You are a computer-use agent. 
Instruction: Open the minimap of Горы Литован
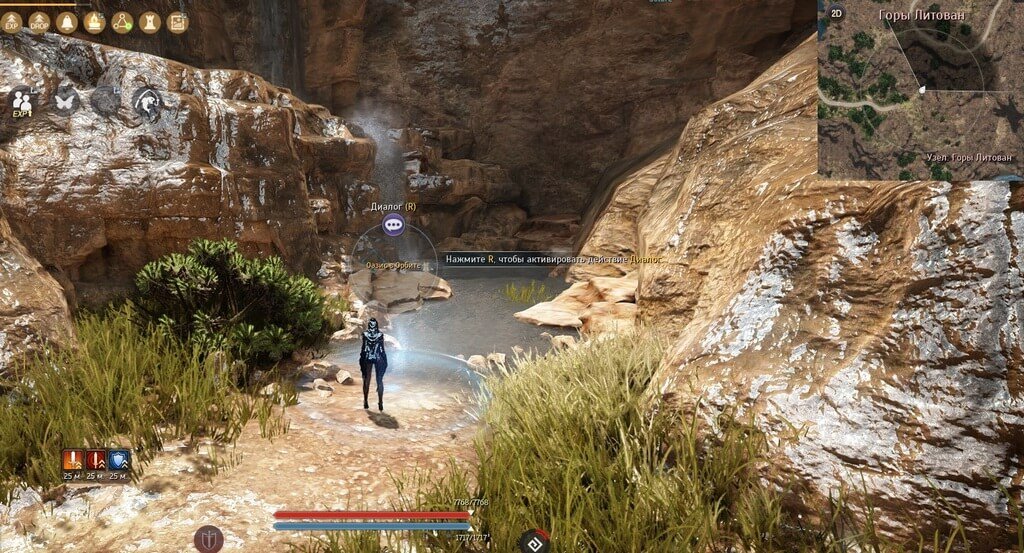click(920, 90)
